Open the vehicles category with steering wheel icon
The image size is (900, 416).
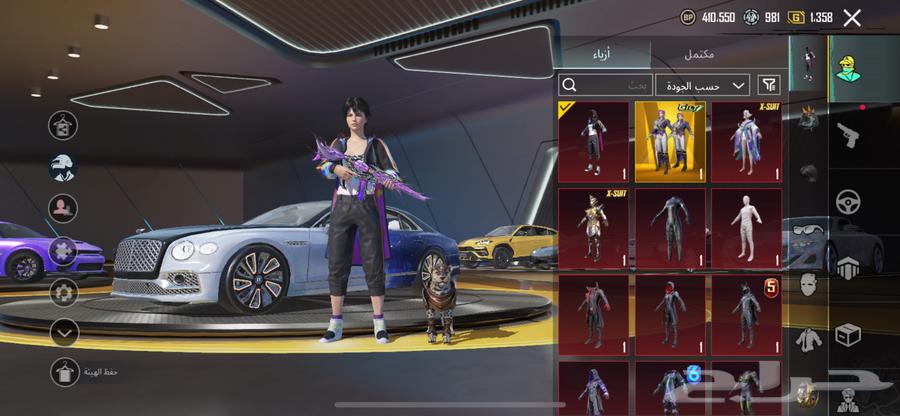[x=850, y=201]
